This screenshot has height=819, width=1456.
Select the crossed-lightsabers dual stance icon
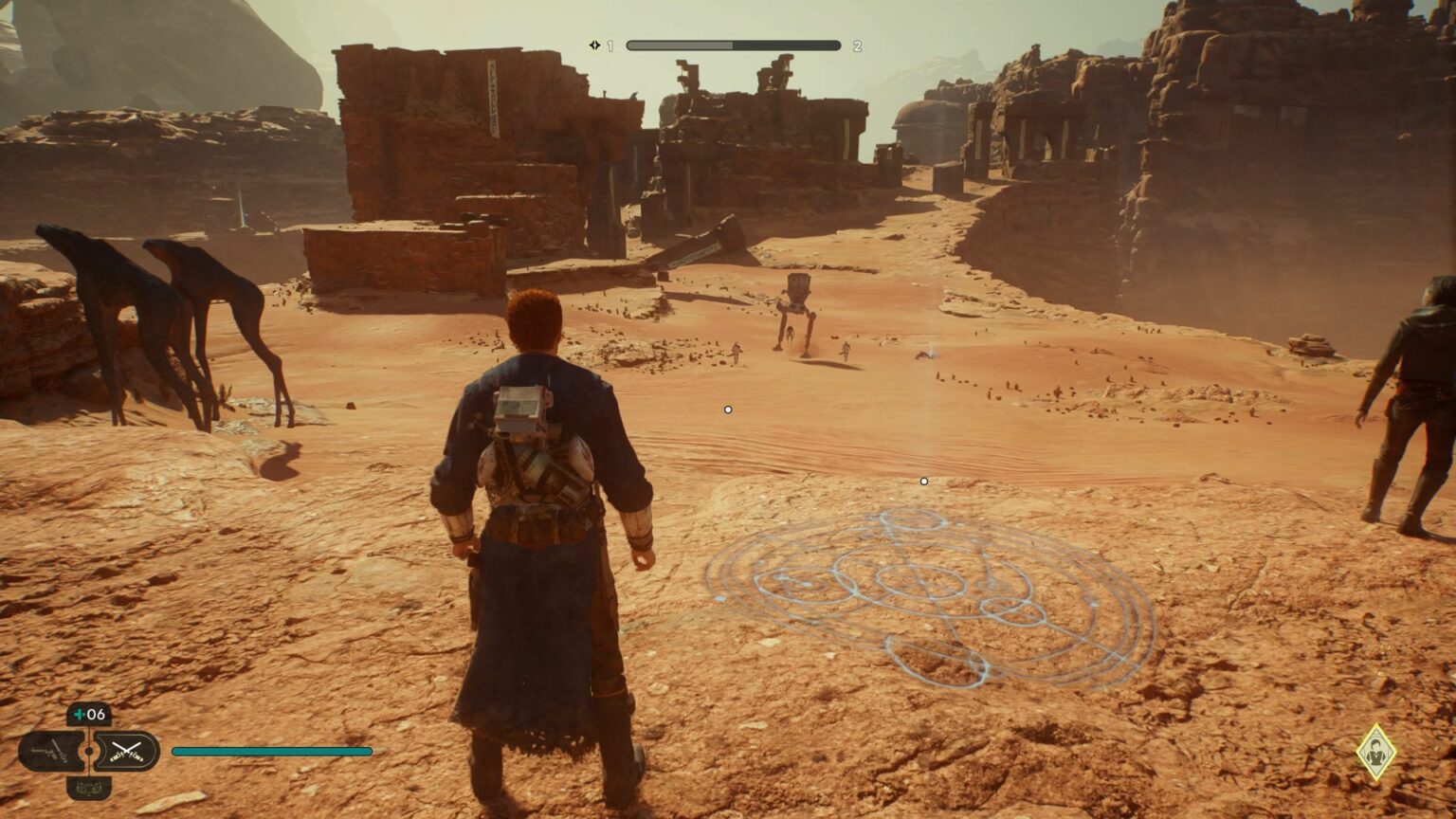click(128, 751)
